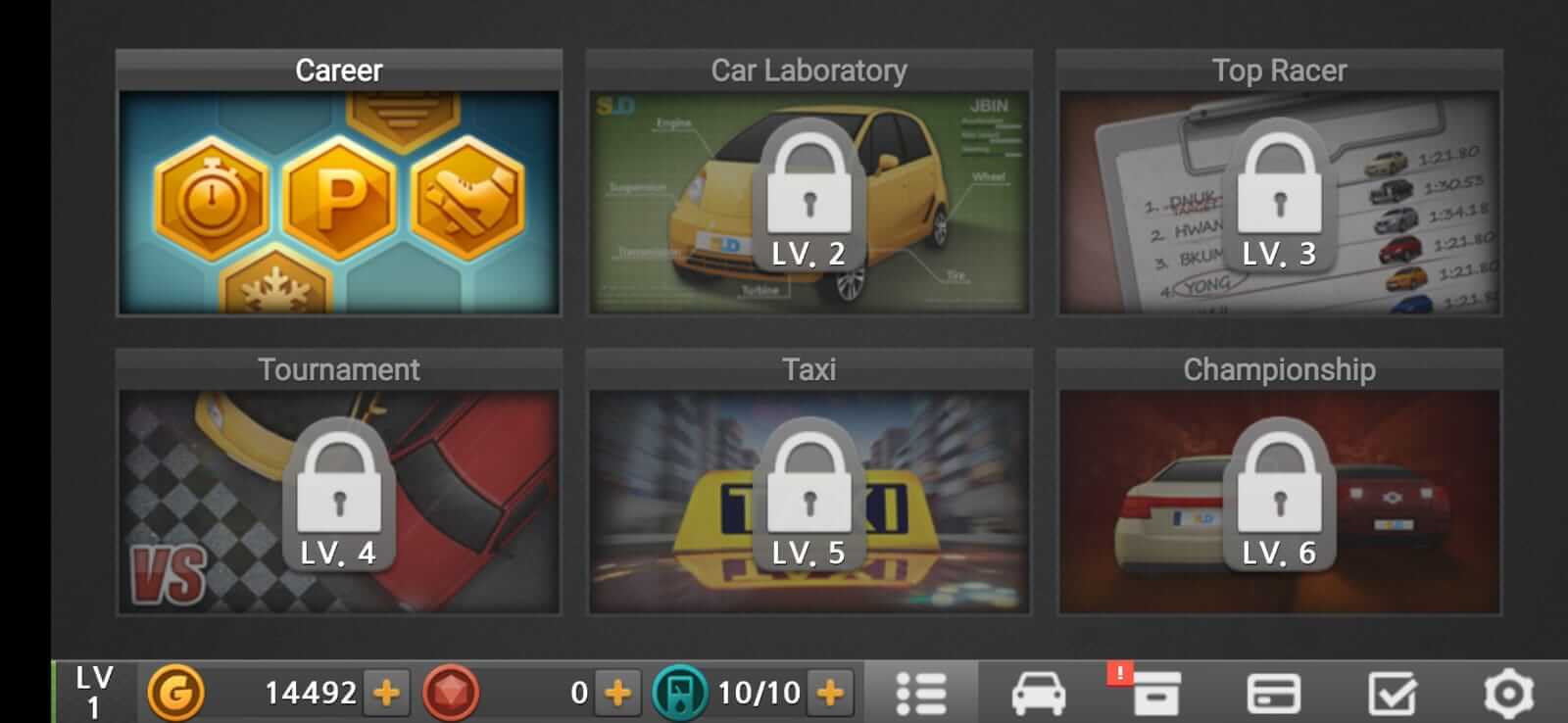Open the card payment shop icon

point(1274,696)
